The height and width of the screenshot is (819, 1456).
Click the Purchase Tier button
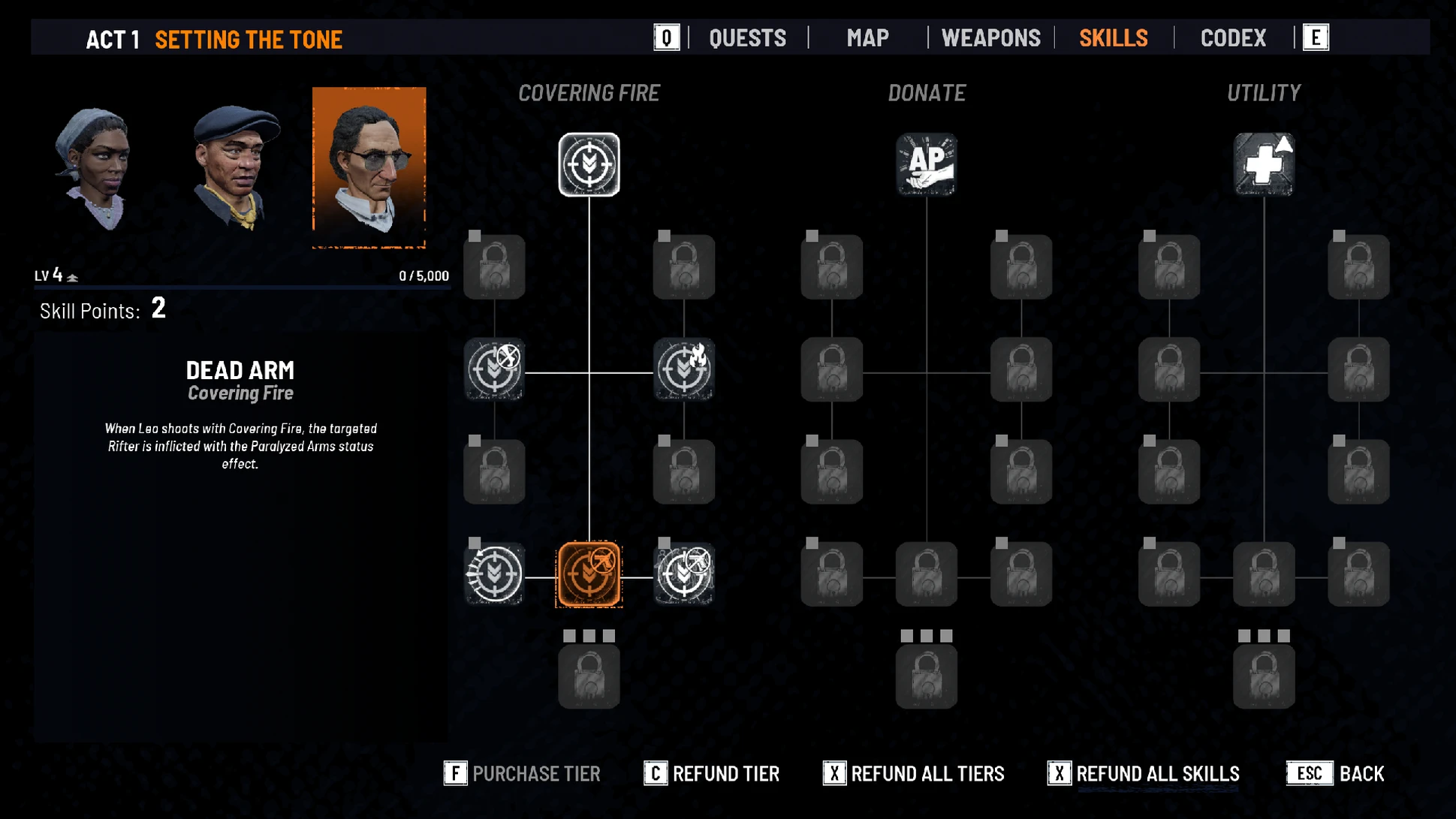[x=523, y=773]
